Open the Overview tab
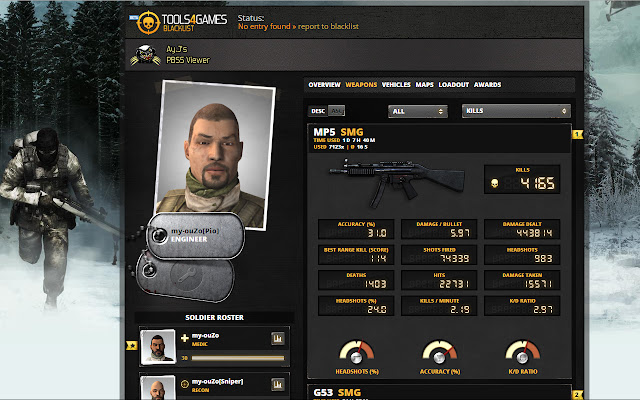The width and height of the screenshot is (640, 400). click(318, 85)
